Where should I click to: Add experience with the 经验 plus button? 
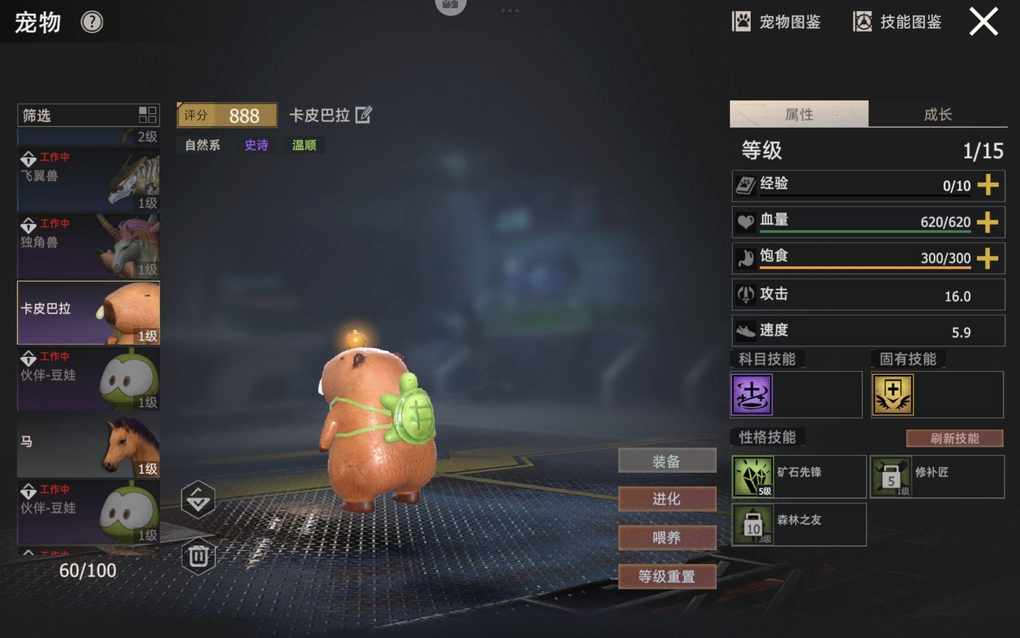point(987,185)
